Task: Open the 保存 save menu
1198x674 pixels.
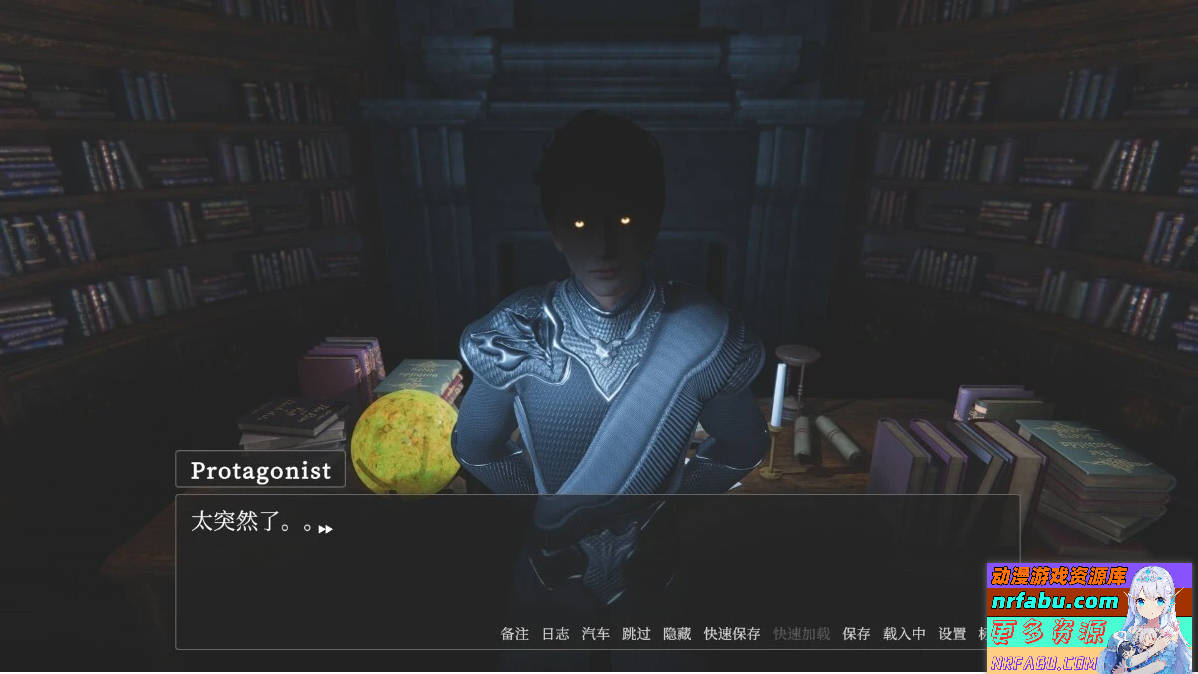Action: [x=856, y=634]
